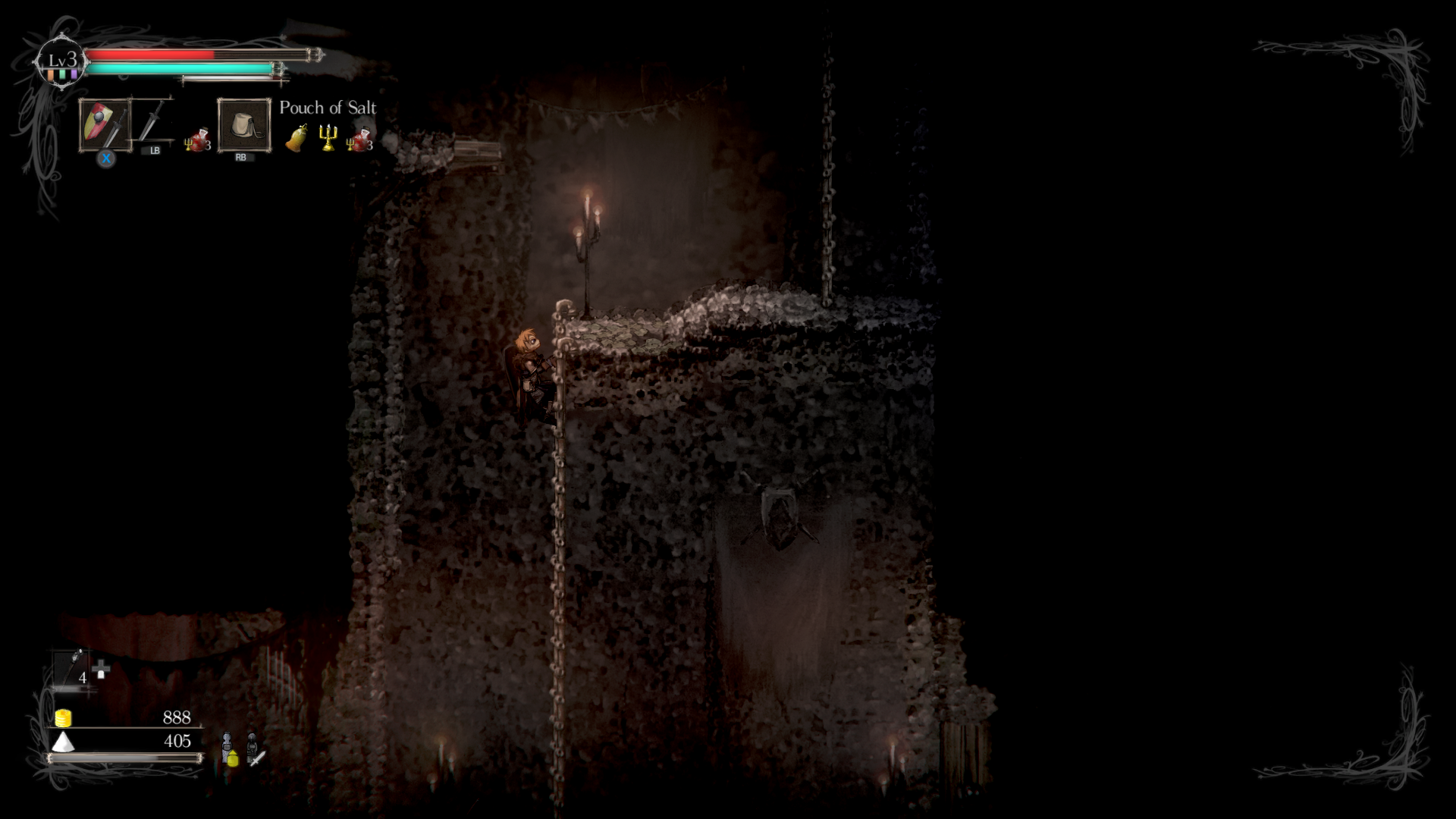Expand the stat pips under the level emblem

(x=61, y=77)
